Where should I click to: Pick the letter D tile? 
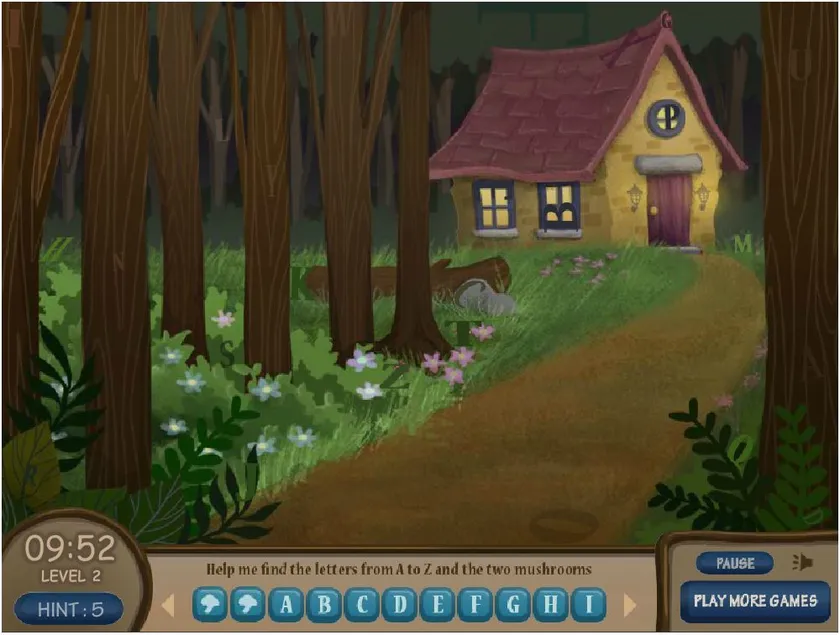[x=400, y=604]
